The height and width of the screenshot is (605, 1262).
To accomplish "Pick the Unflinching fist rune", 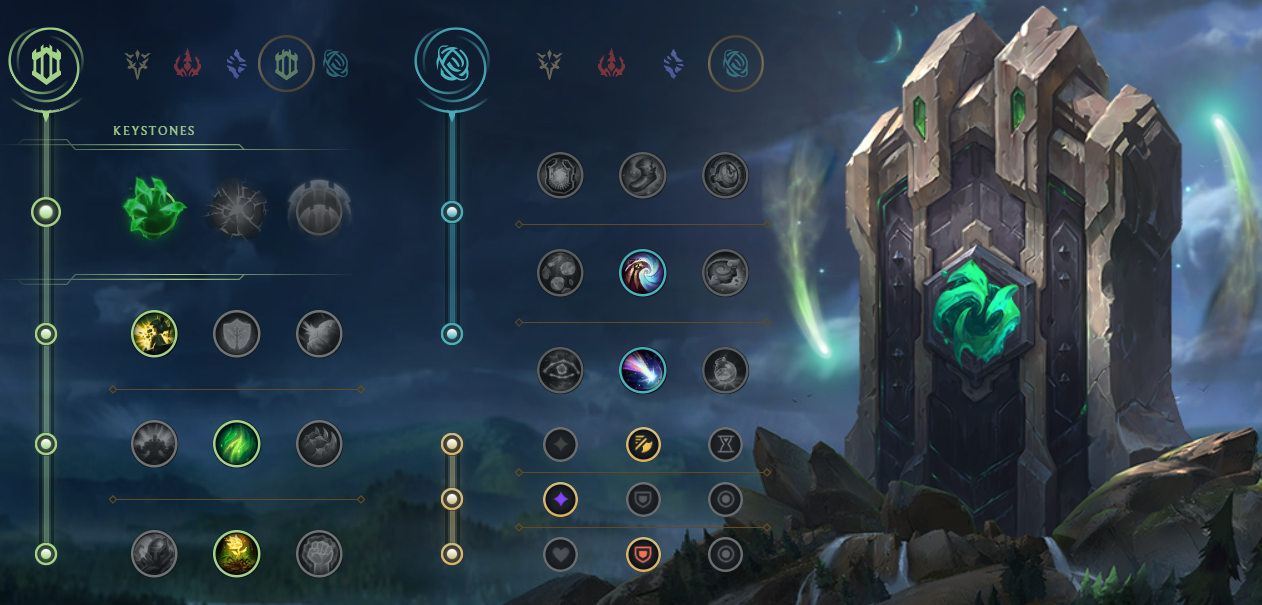I will click(x=319, y=554).
